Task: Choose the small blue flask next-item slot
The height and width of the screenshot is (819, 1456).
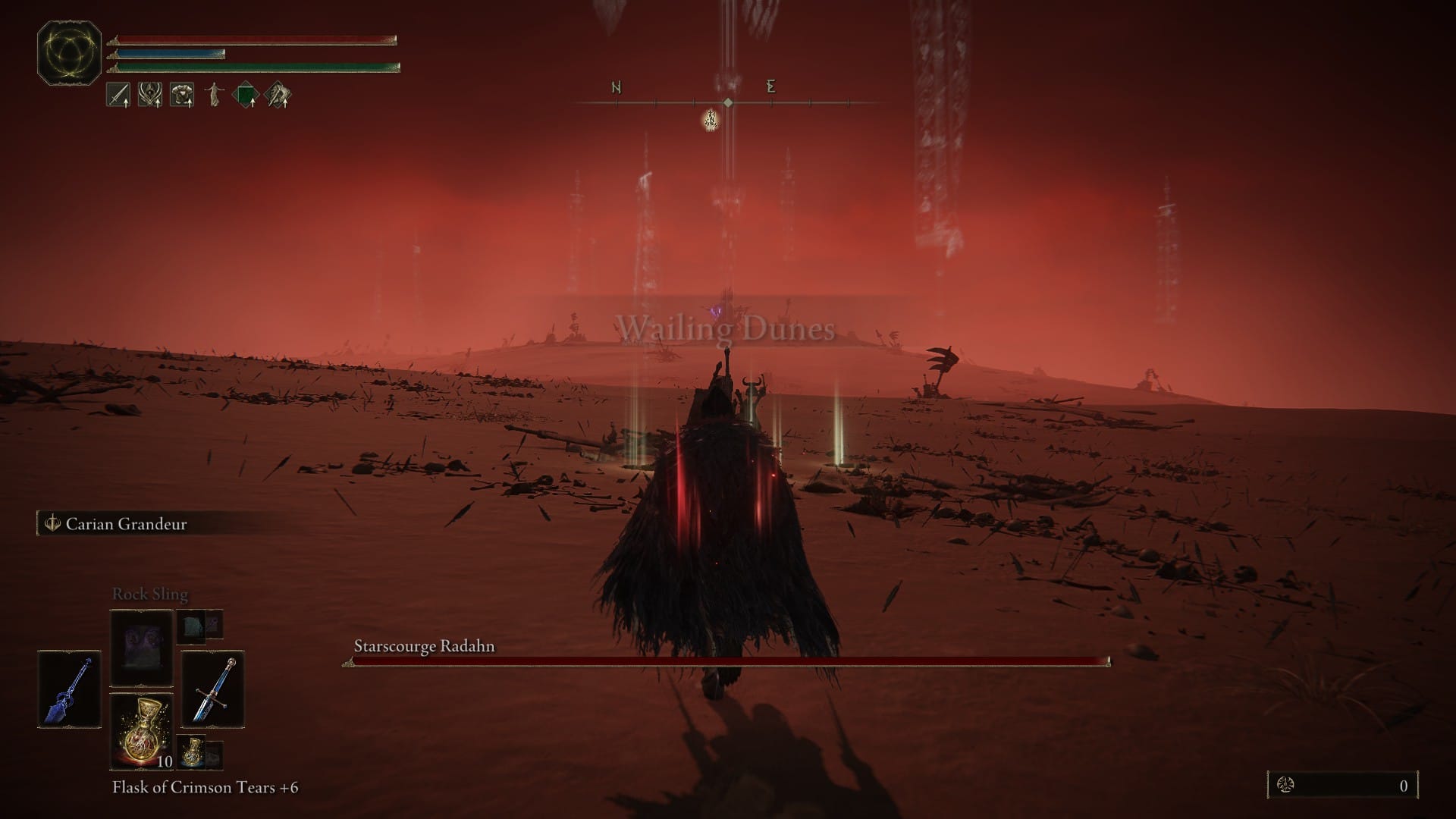Action: [x=193, y=752]
